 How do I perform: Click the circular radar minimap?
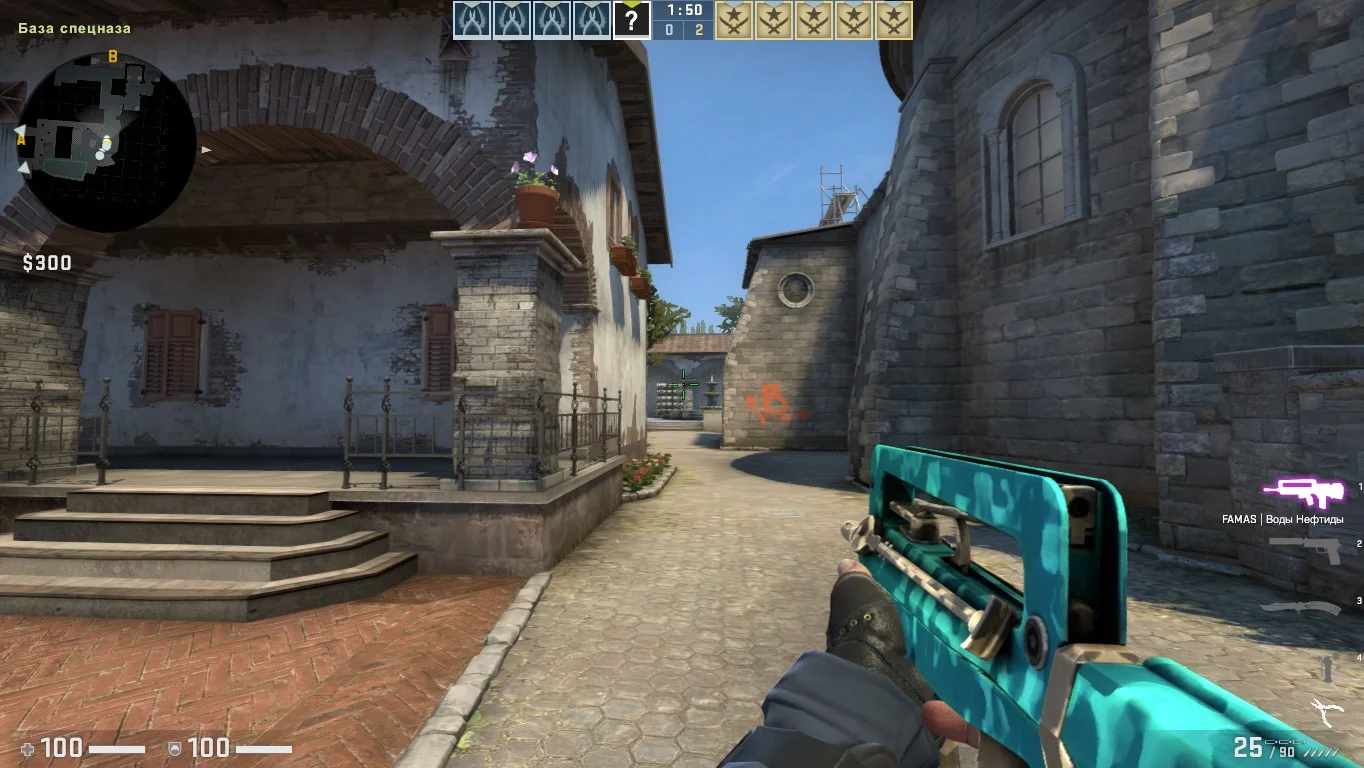coord(107,142)
